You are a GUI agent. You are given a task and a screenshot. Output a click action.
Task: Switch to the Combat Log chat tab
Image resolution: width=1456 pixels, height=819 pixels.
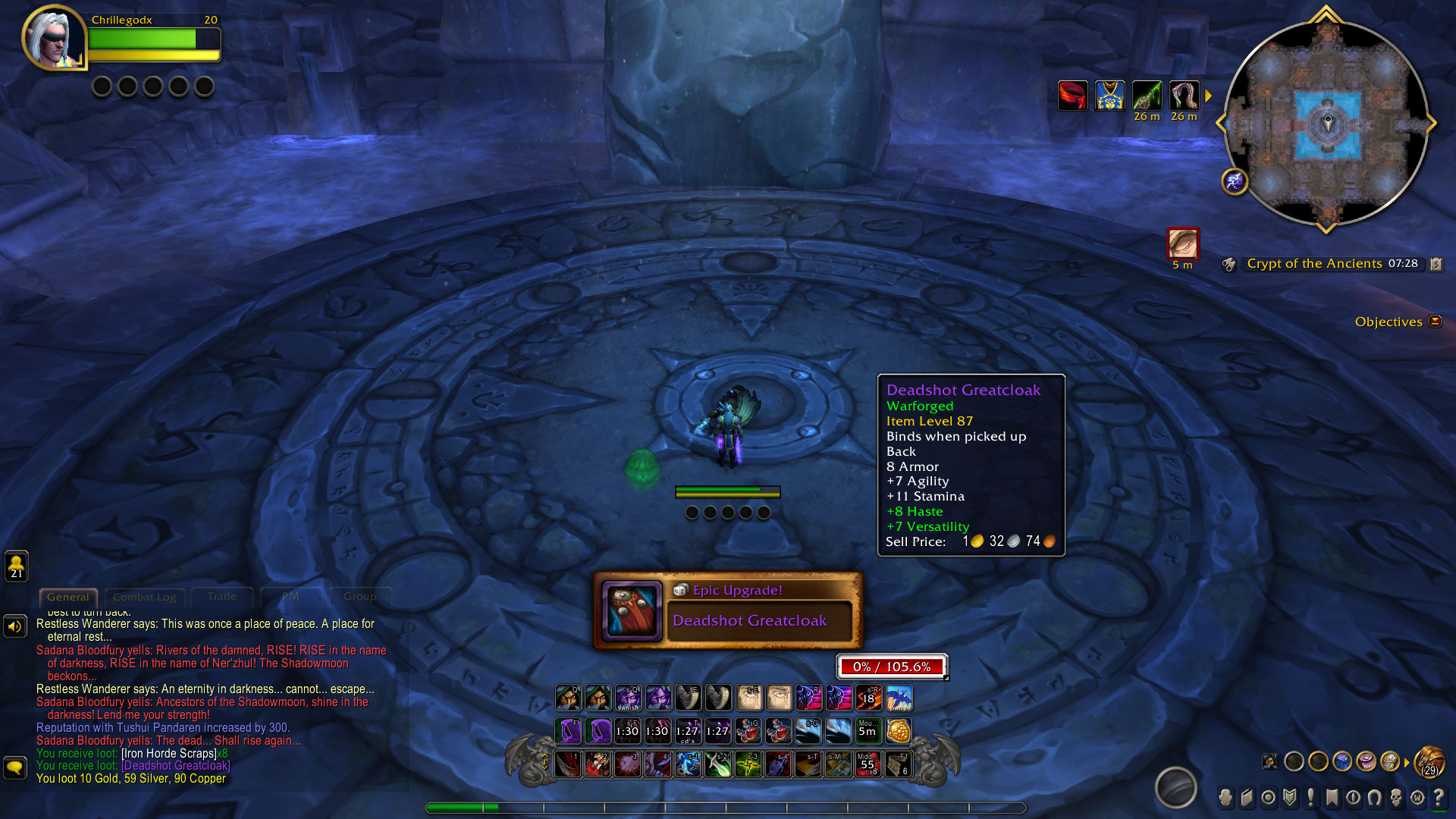144,597
